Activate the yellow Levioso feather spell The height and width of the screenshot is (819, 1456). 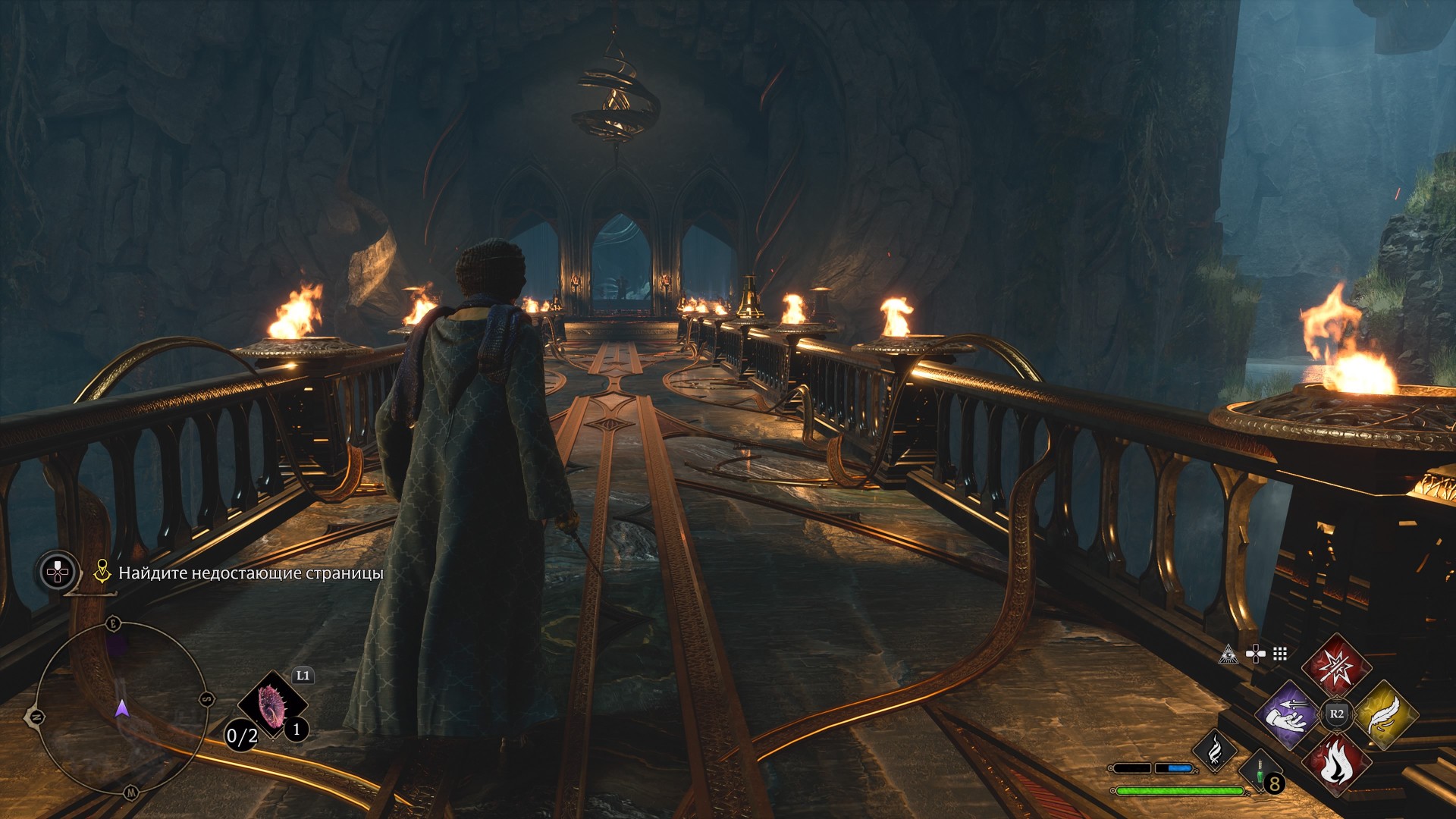1385,714
